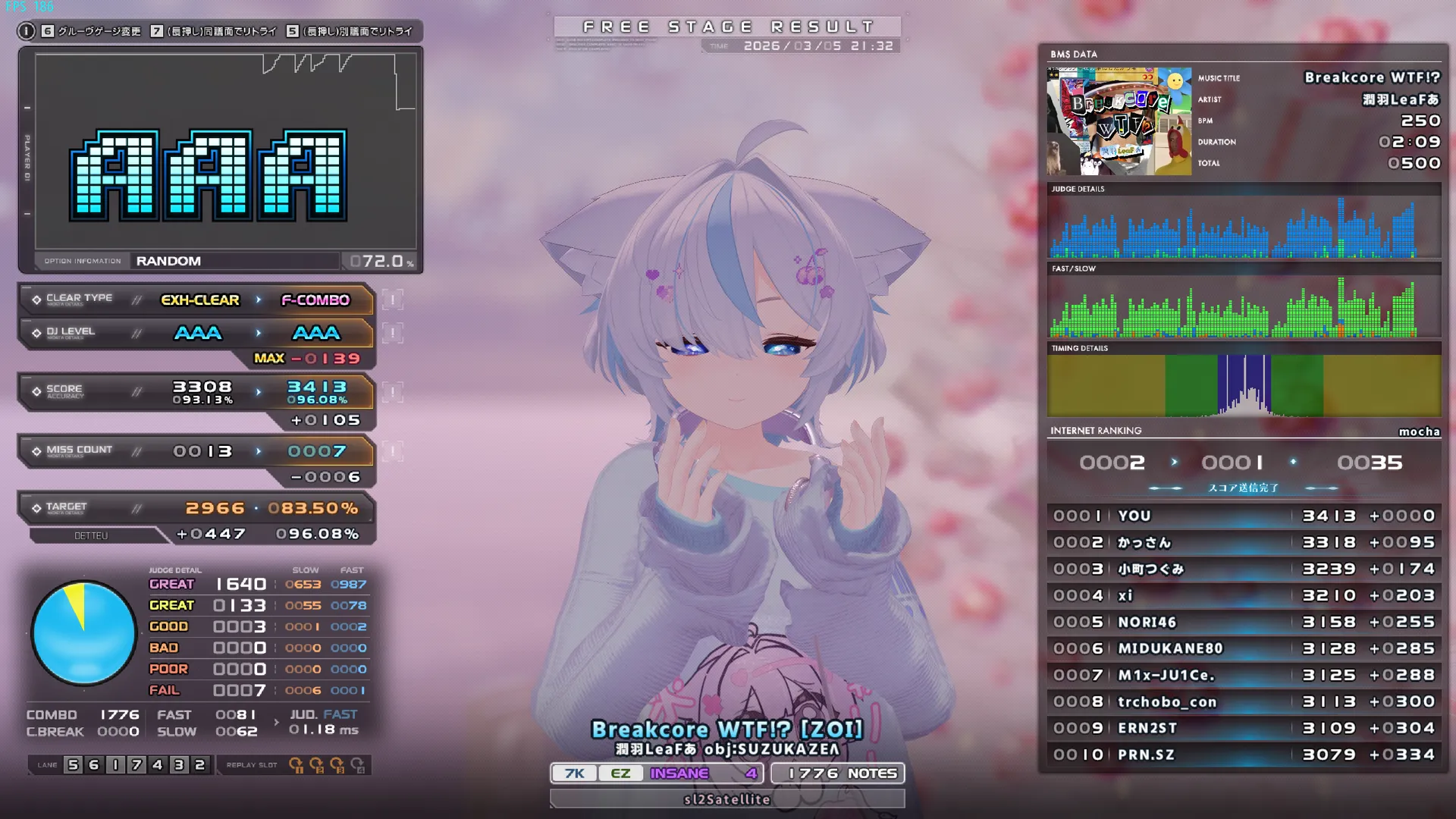The height and width of the screenshot is (819, 1456).
Task: Select Replay Slot 4 icon
Action: point(358,765)
